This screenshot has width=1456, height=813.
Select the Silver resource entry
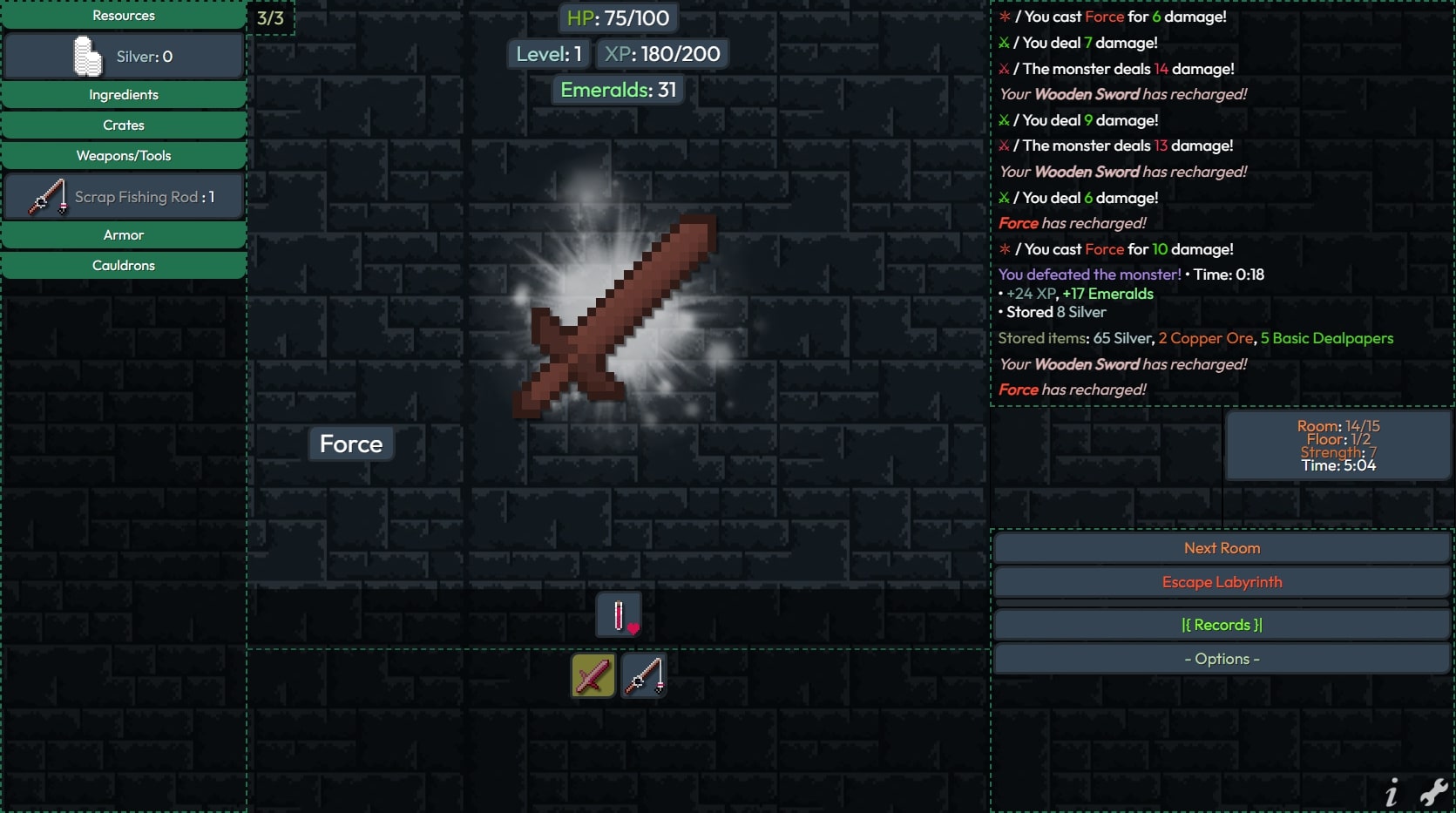tap(124, 57)
